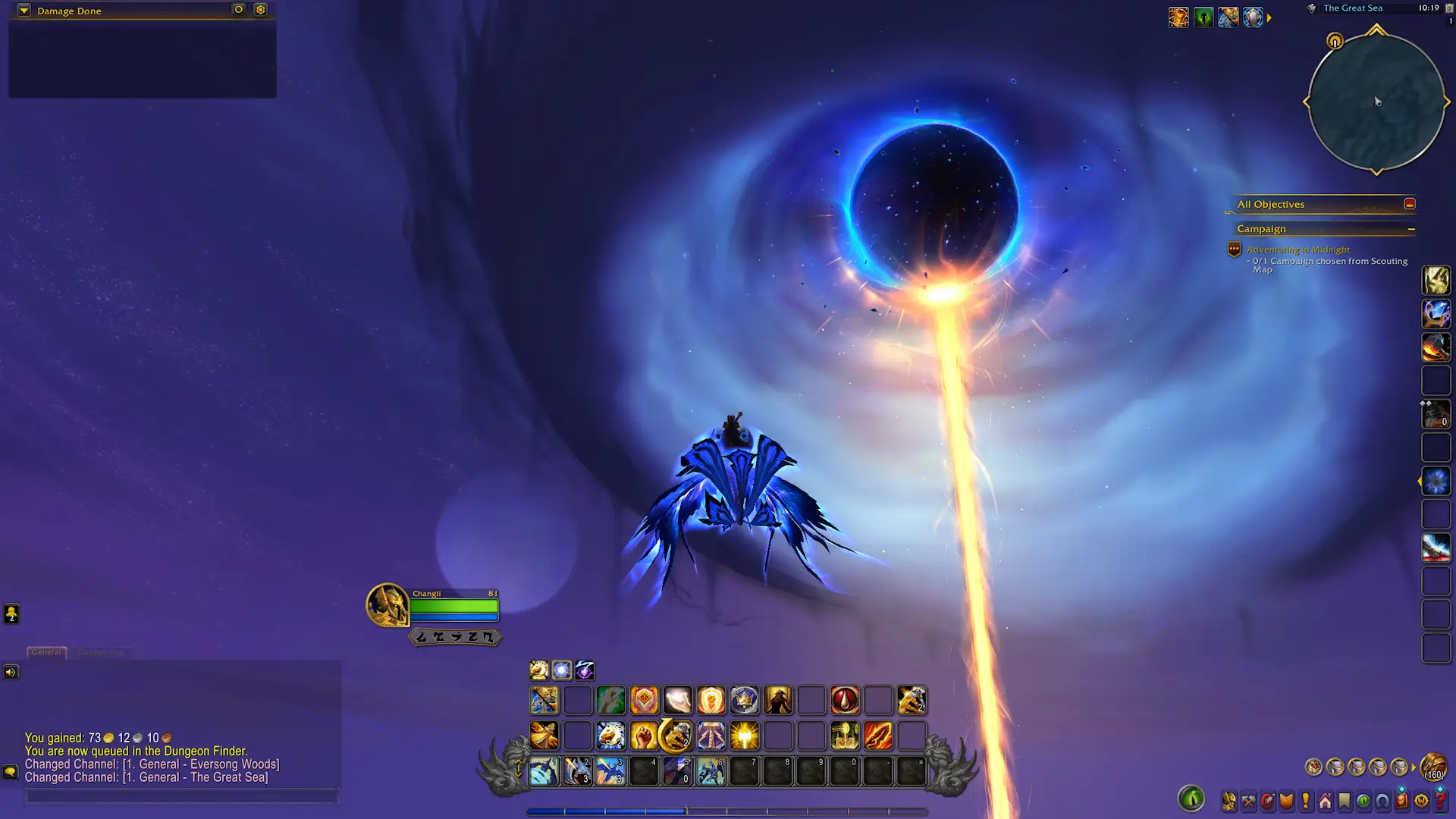
Task: Expand hidden minimap buttons via yellow arrow
Action: [x=1268, y=17]
